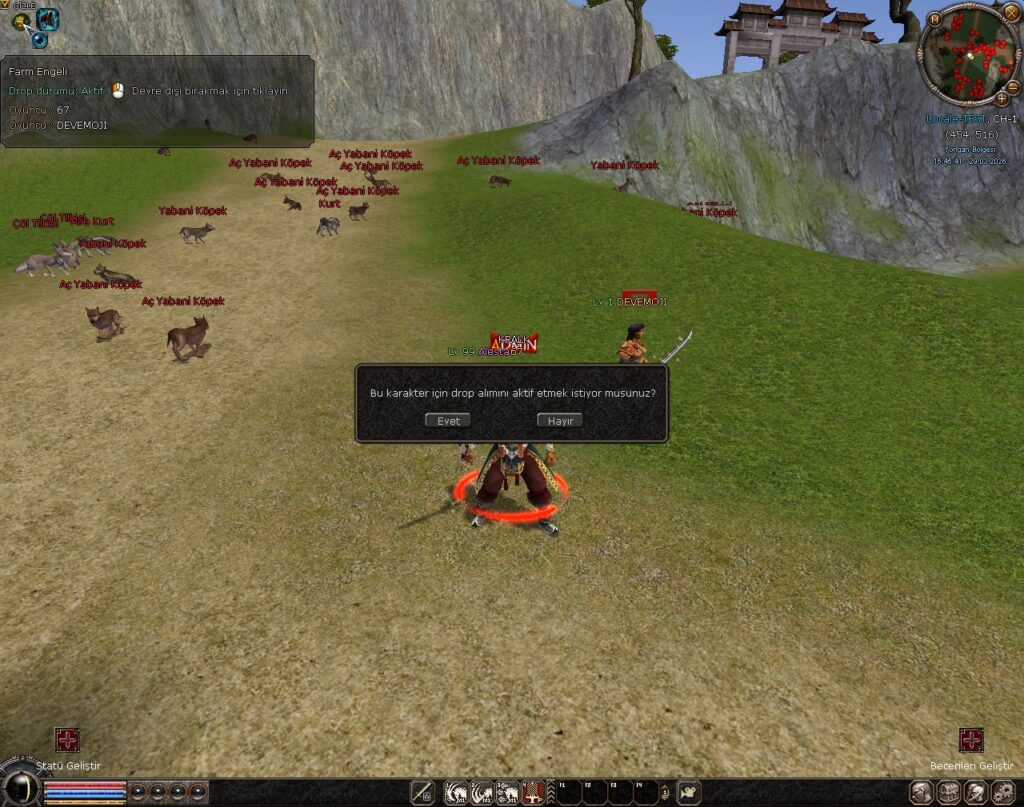Click the sword attack quickslot

tap(421, 793)
